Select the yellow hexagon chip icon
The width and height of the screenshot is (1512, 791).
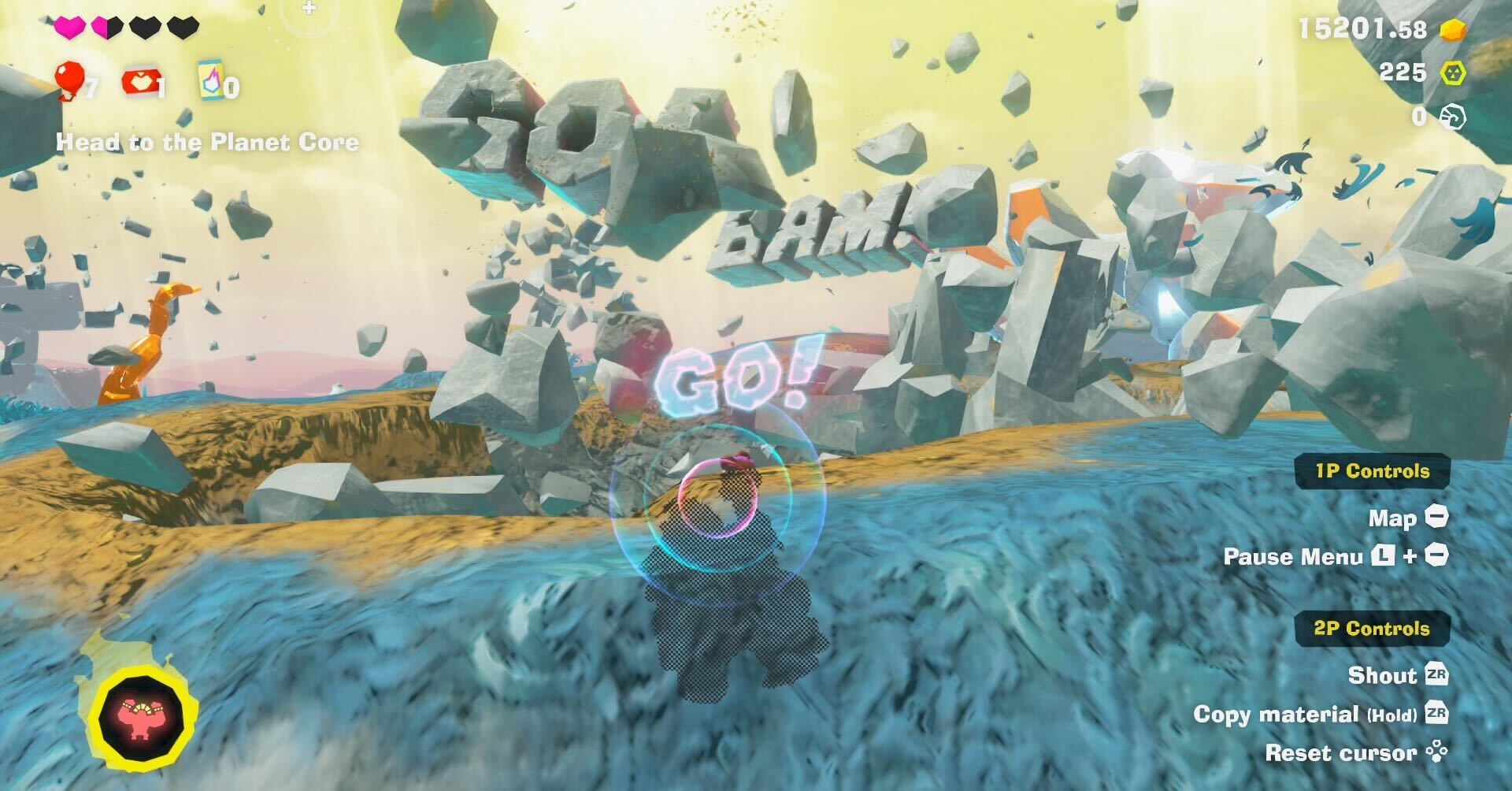pos(1453,73)
